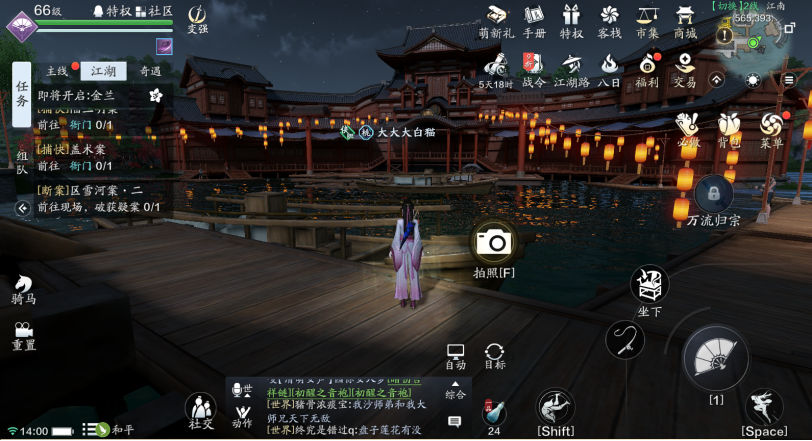Select the 组队 team tab
This screenshot has height=441, width=812.
(x=22, y=162)
